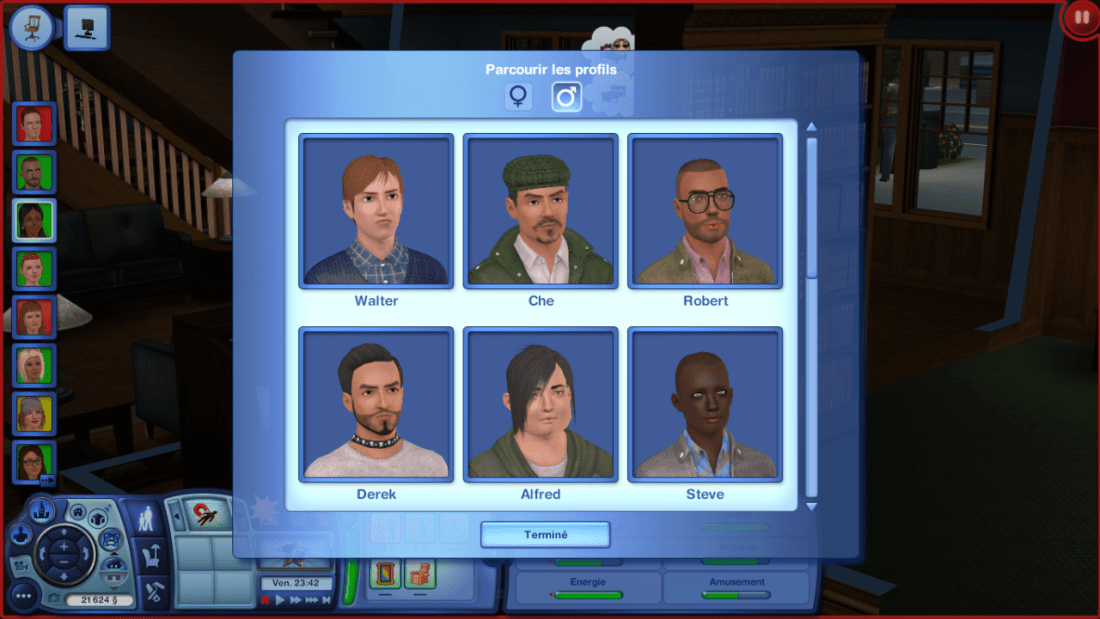This screenshot has height=619, width=1100.
Task: Click the red pause button
Action: (x=1081, y=18)
